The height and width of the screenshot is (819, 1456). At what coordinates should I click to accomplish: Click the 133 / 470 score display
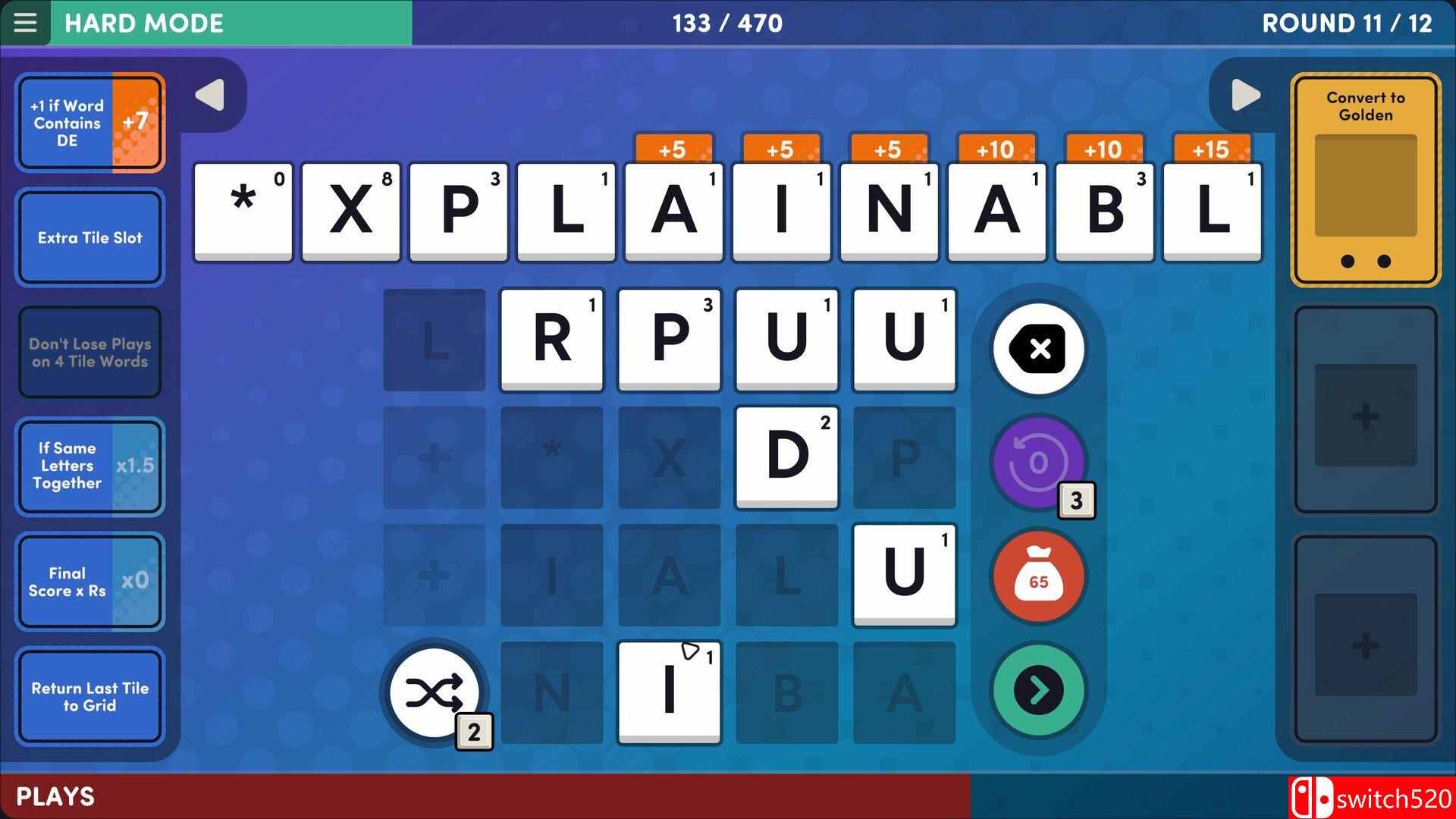(727, 23)
